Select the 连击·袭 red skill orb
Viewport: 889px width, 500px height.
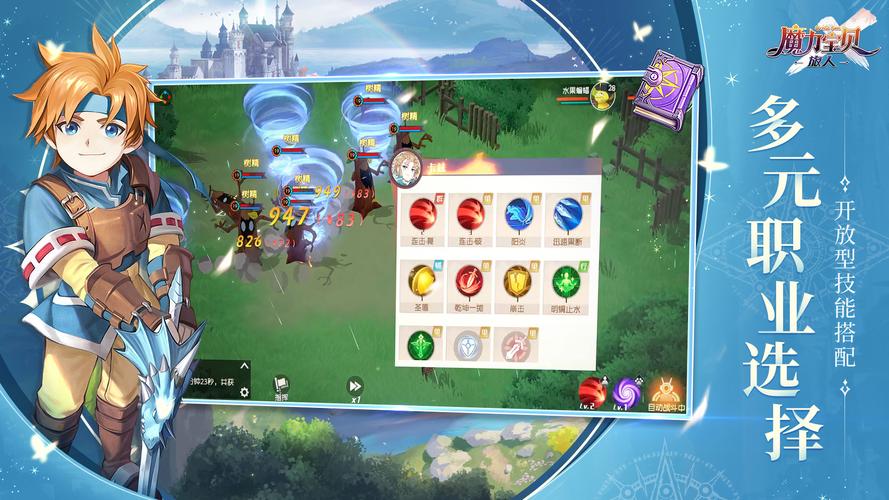click(423, 212)
